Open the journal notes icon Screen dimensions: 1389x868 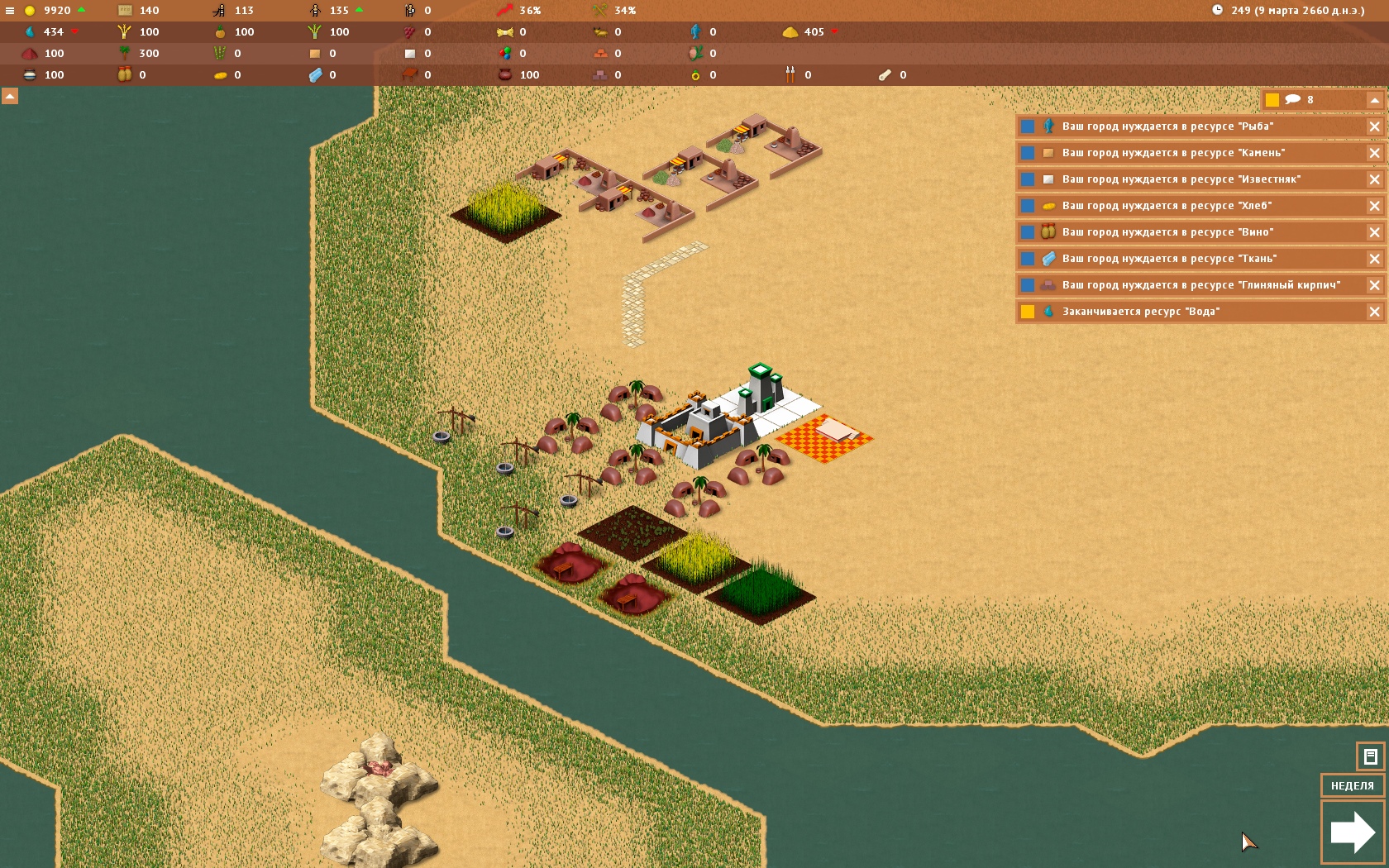click(x=1370, y=756)
